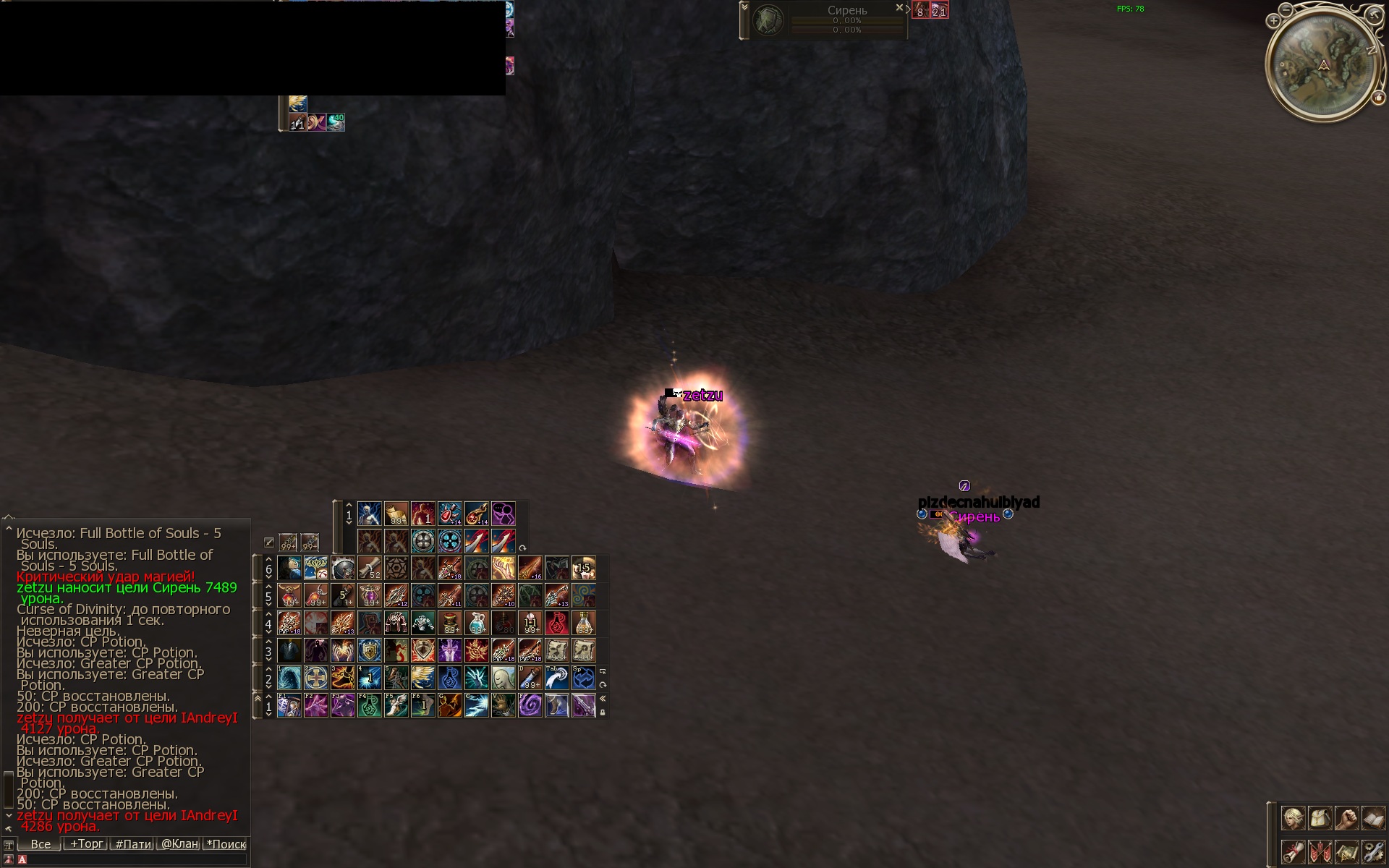The image size is (1389, 868).
Task: Open the actions menu fist icon
Action: point(1346,818)
